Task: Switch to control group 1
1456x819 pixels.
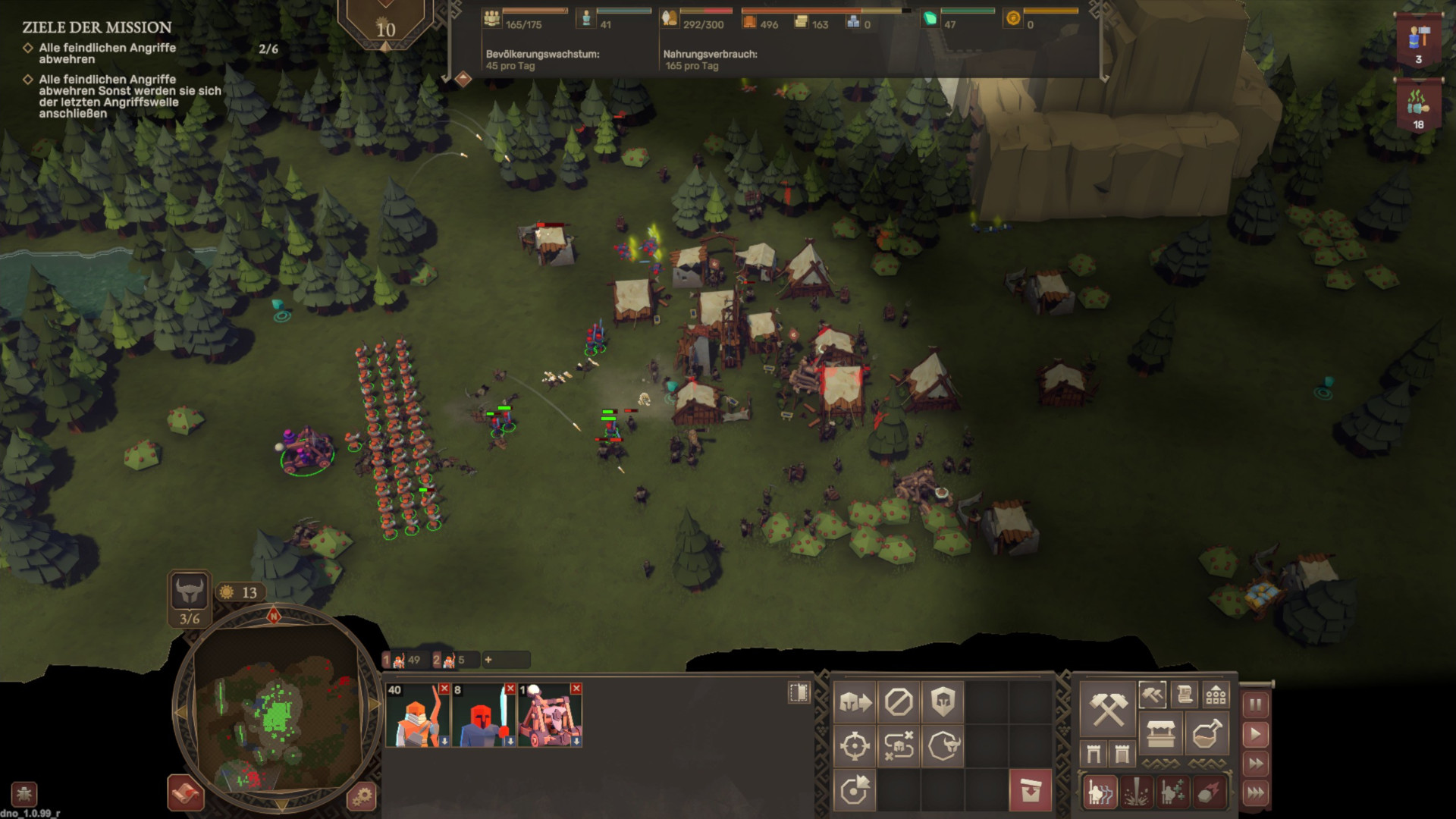Action: (x=403, y=660)
